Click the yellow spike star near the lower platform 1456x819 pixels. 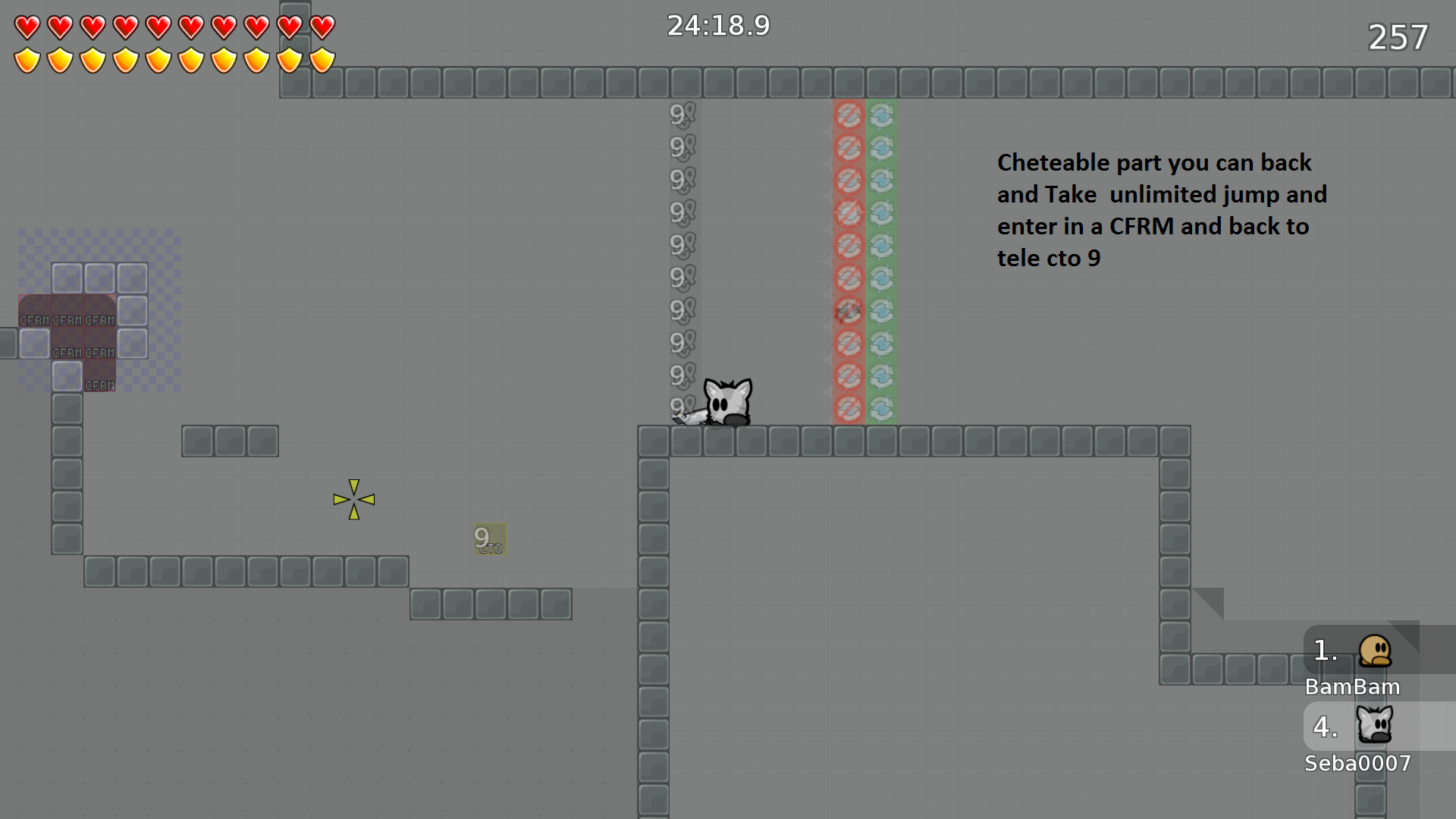coord(353,500)
